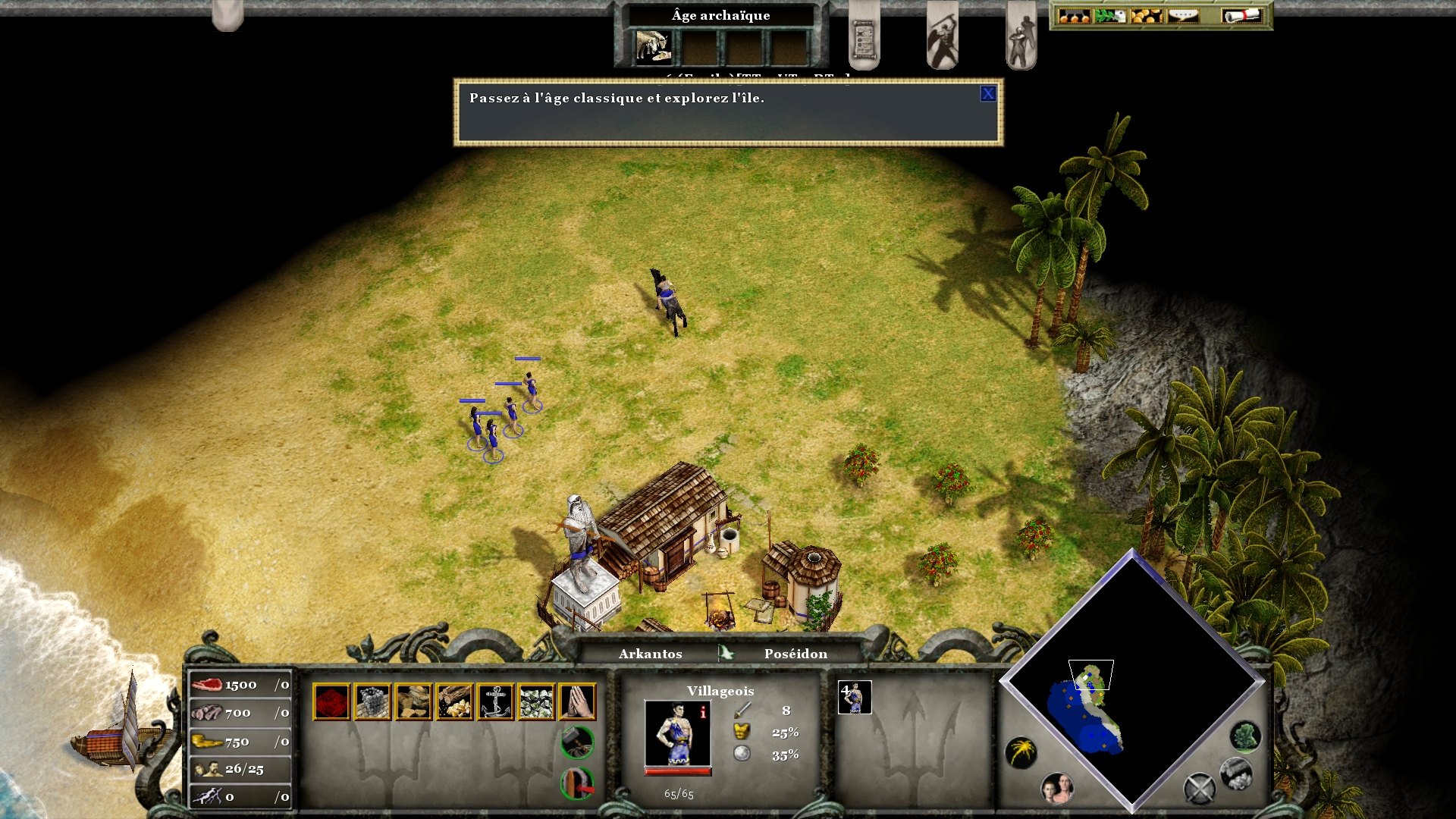Select the group of 4 villagers thumbnail
Screen dimensions: 1456x819
tap(855, 698)
